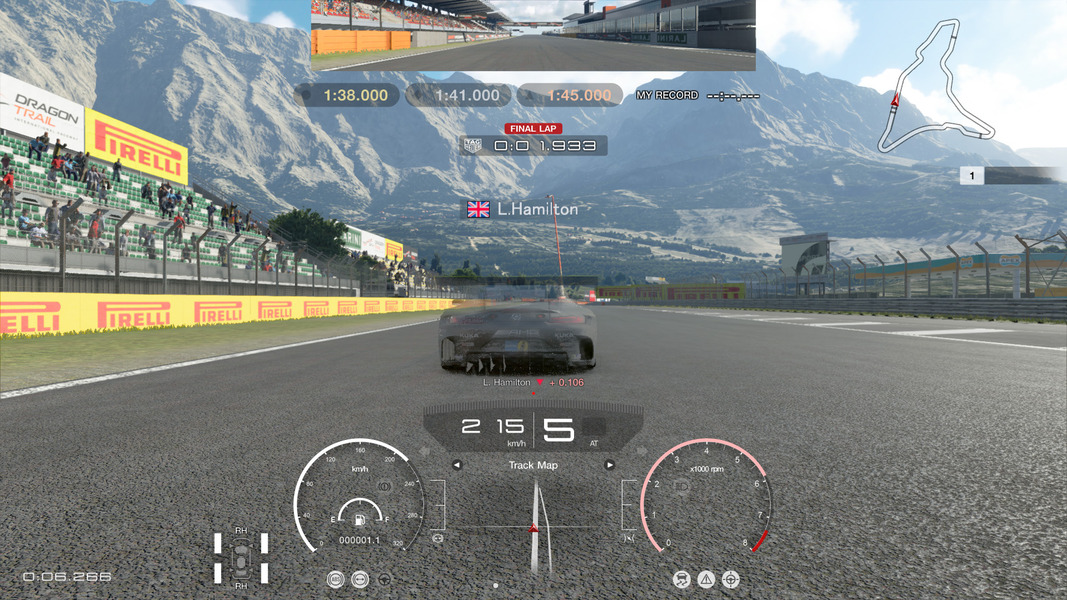
Task: Select the crosshair target icon under tachometer
Action: pos(731,579)
